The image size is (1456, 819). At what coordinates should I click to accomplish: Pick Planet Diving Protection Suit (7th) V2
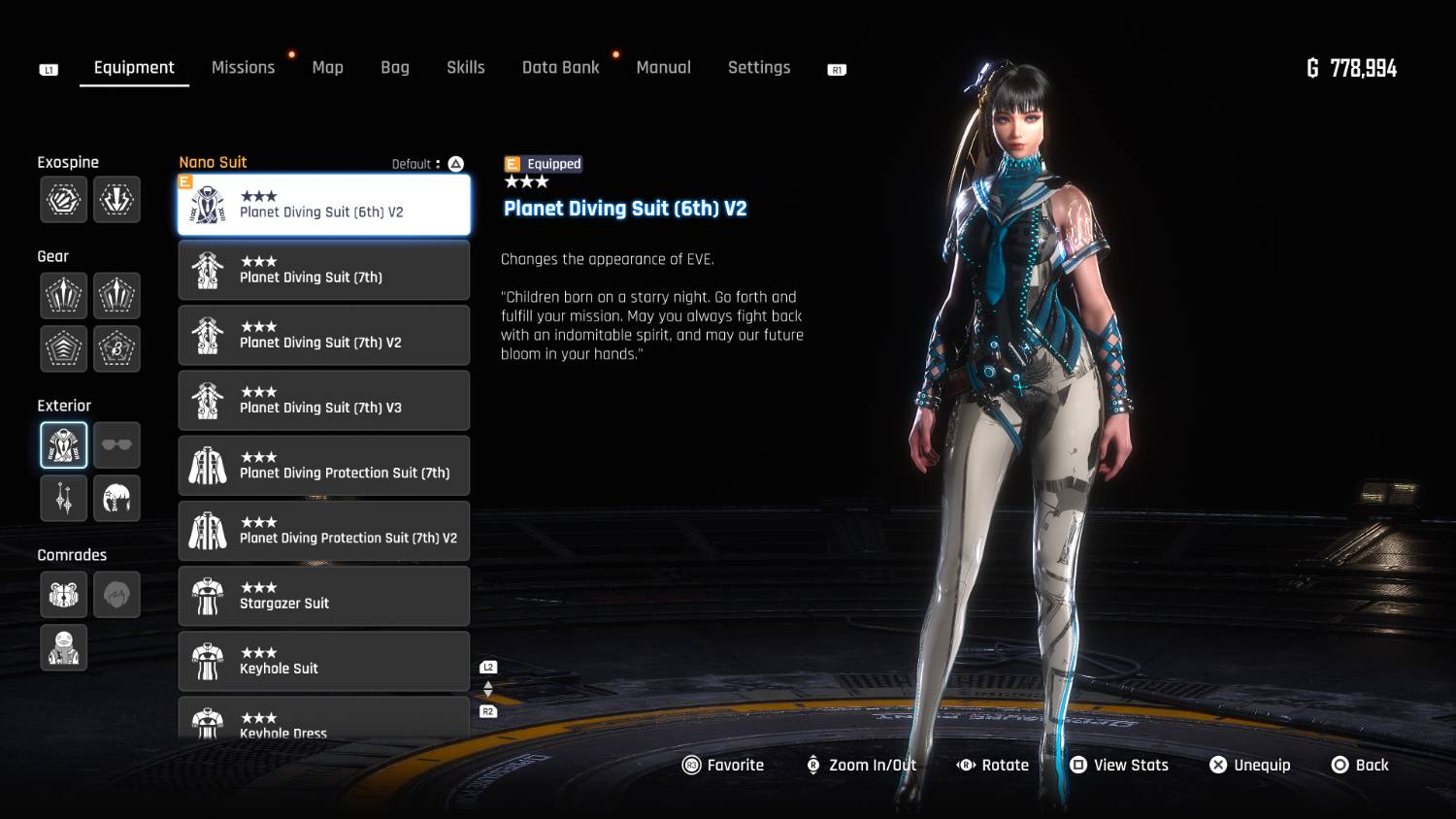tap(323, 531)
